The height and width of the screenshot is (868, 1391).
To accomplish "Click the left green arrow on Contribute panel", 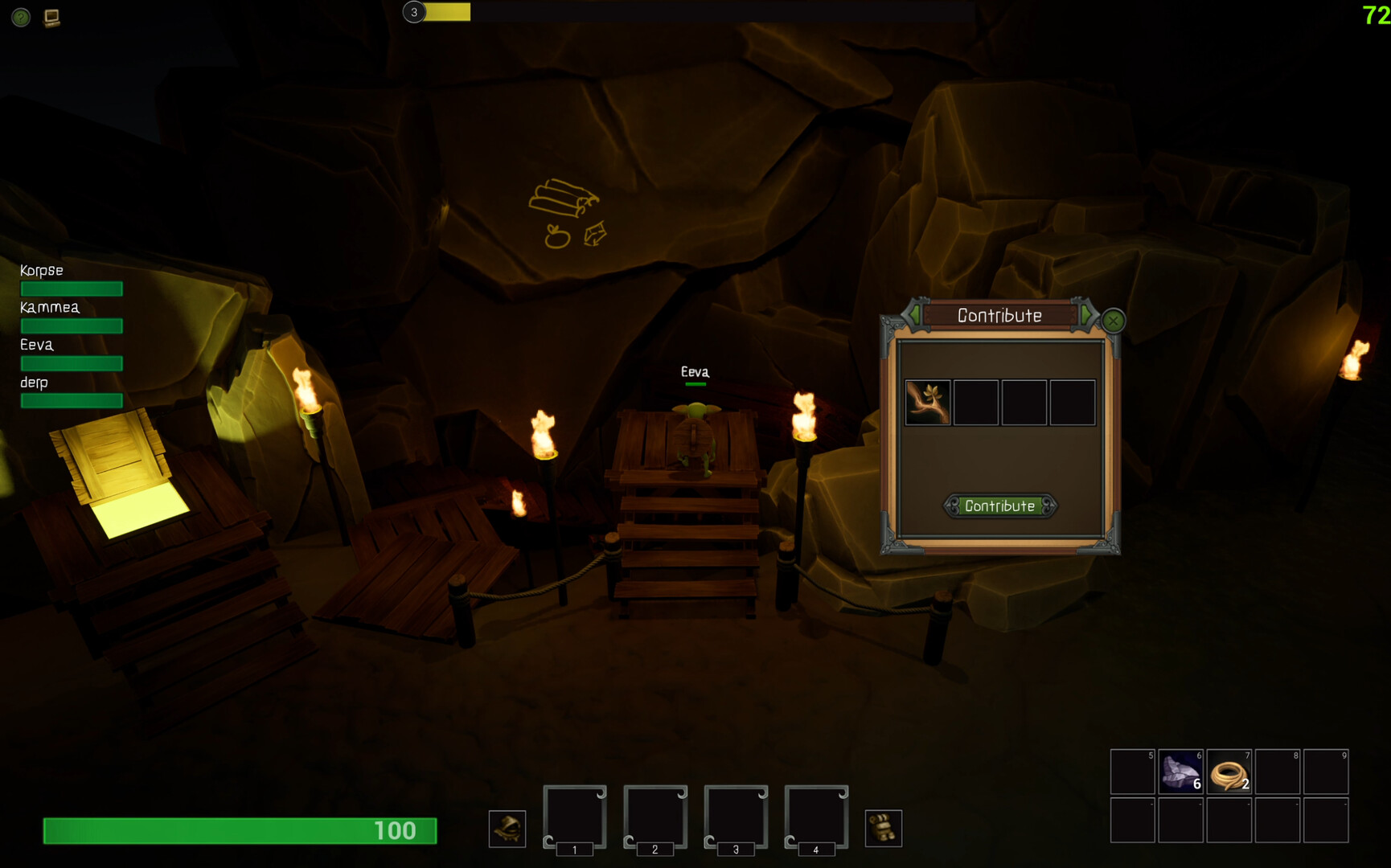I will [915, 315].
